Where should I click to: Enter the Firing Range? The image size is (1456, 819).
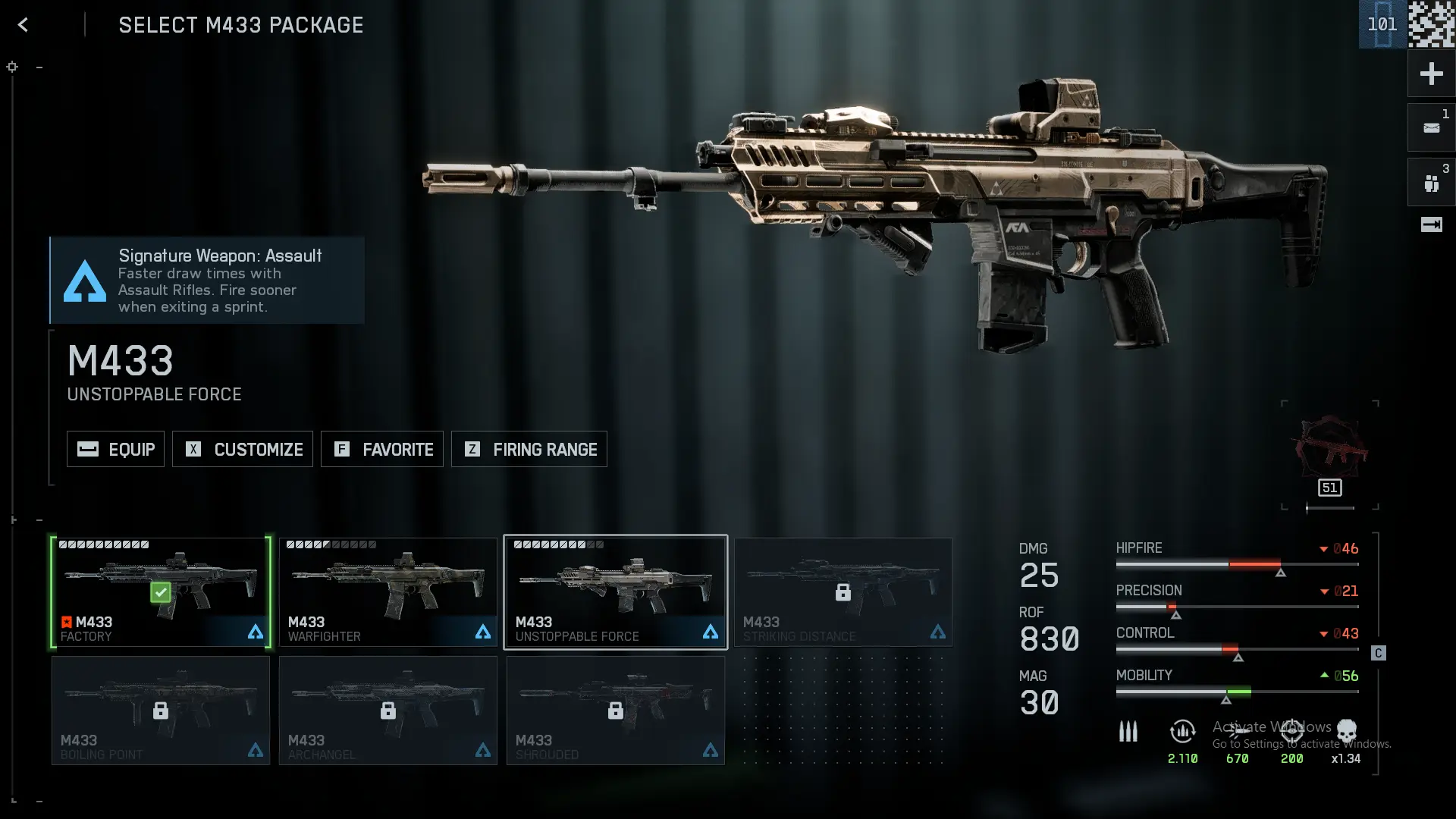point(529,449)
